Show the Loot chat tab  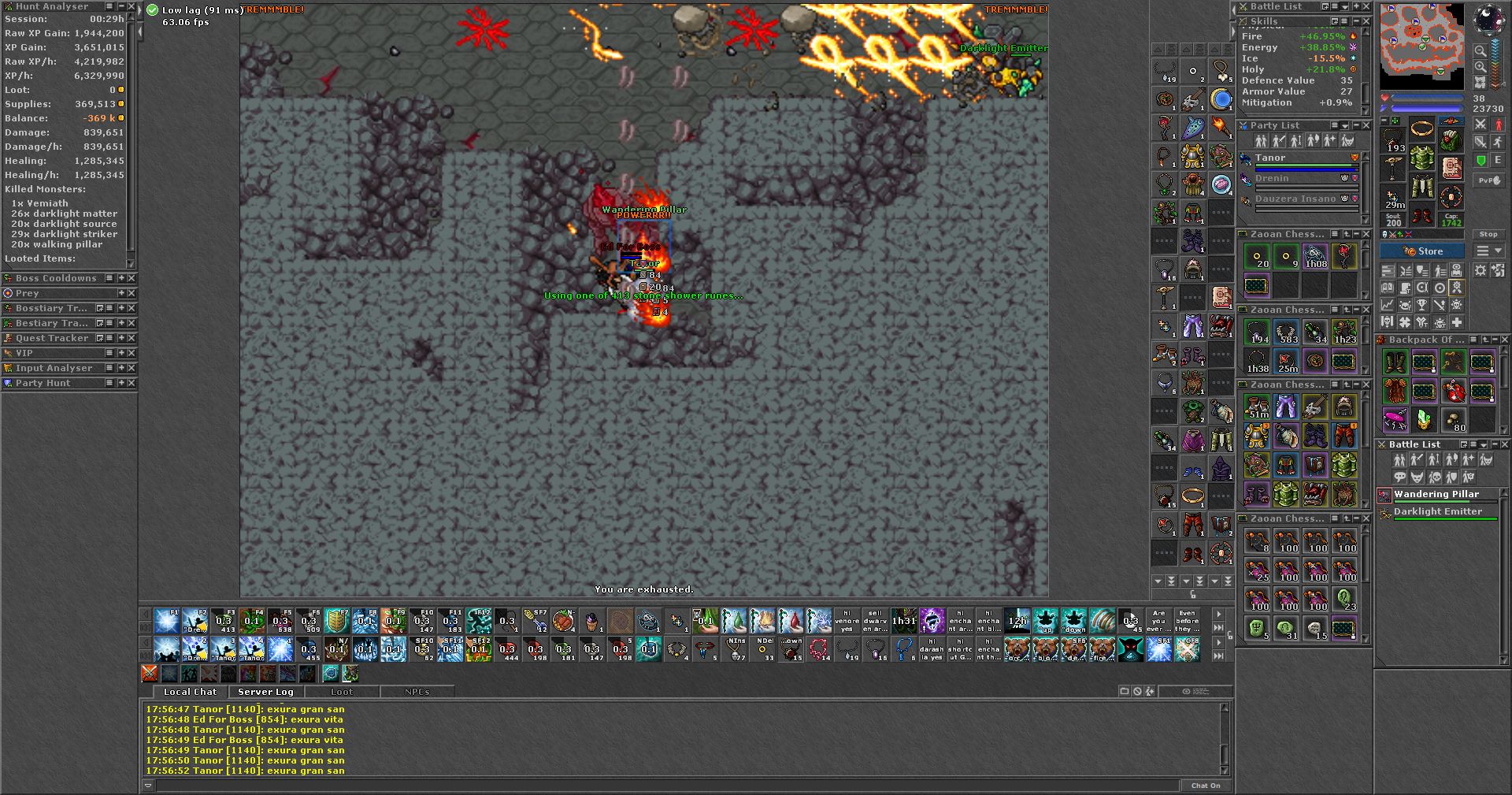pos(342,692)
